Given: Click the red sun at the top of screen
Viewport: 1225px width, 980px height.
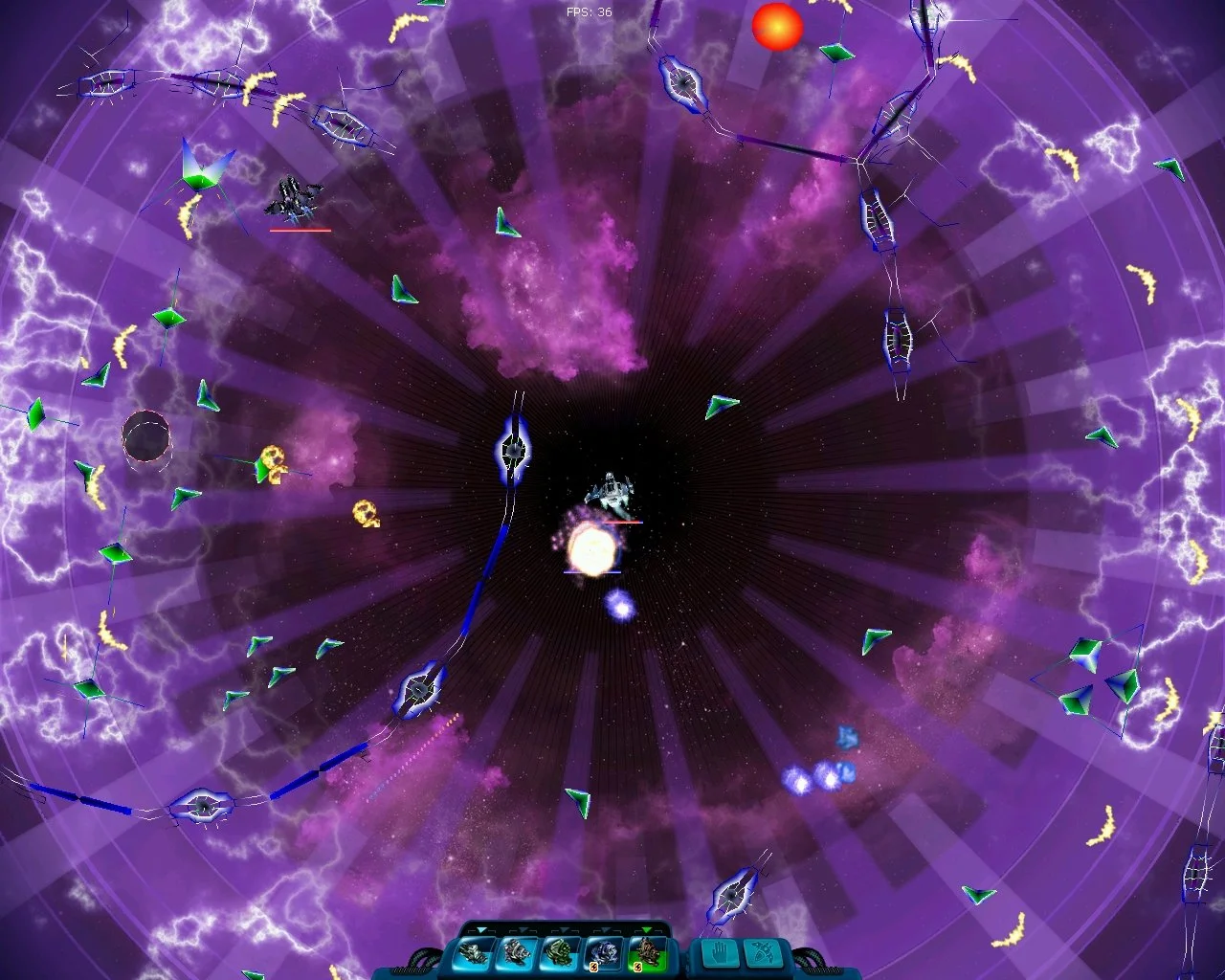Looking at the screenshot, I should coord(776,28).
